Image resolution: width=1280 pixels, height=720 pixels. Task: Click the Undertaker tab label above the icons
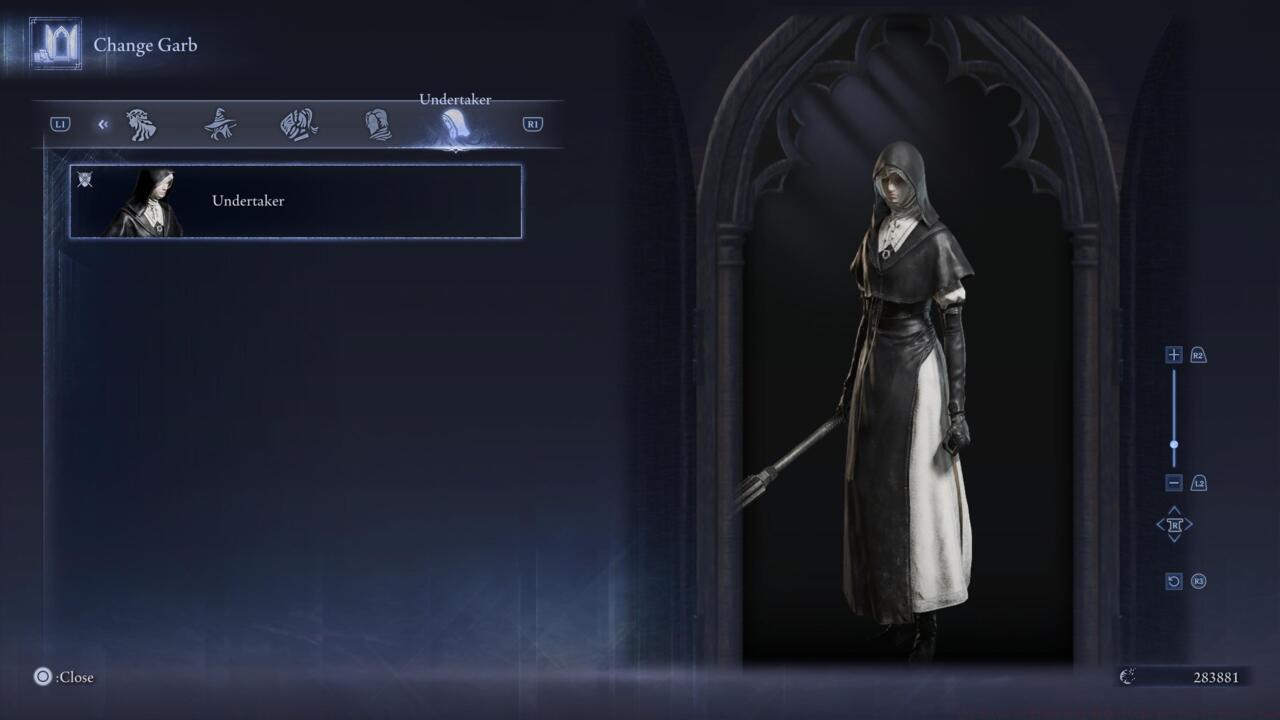tap(455, 99)
